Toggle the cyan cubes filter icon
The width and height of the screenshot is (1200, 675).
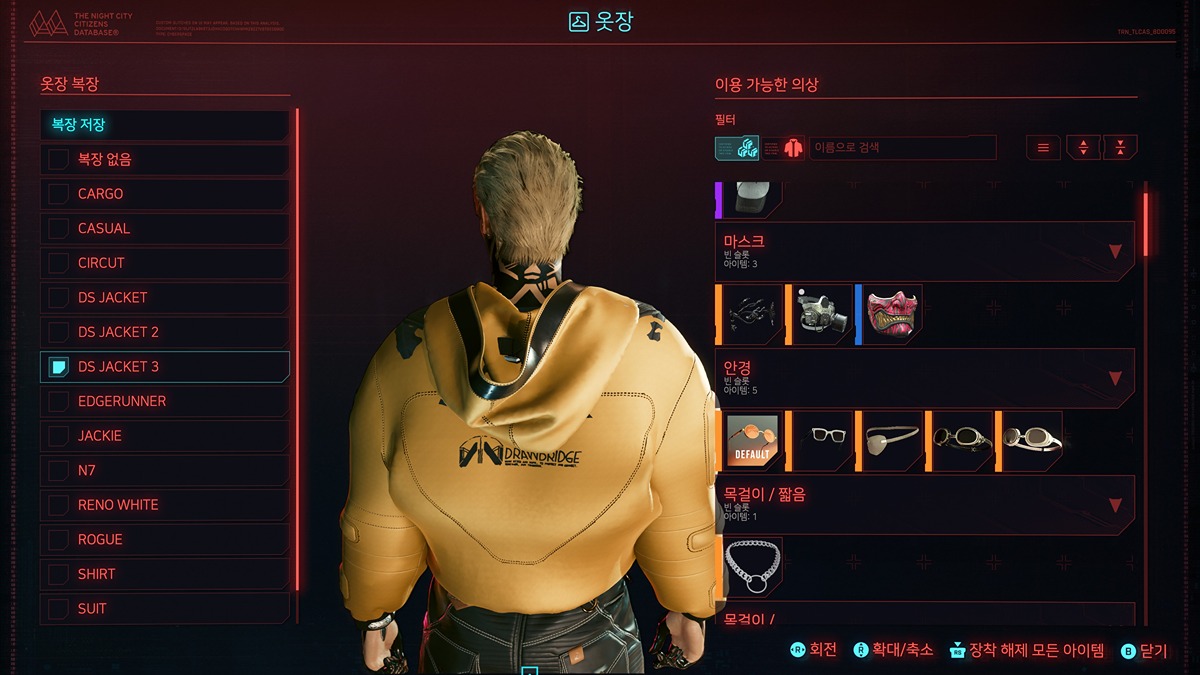coord(737,148)
